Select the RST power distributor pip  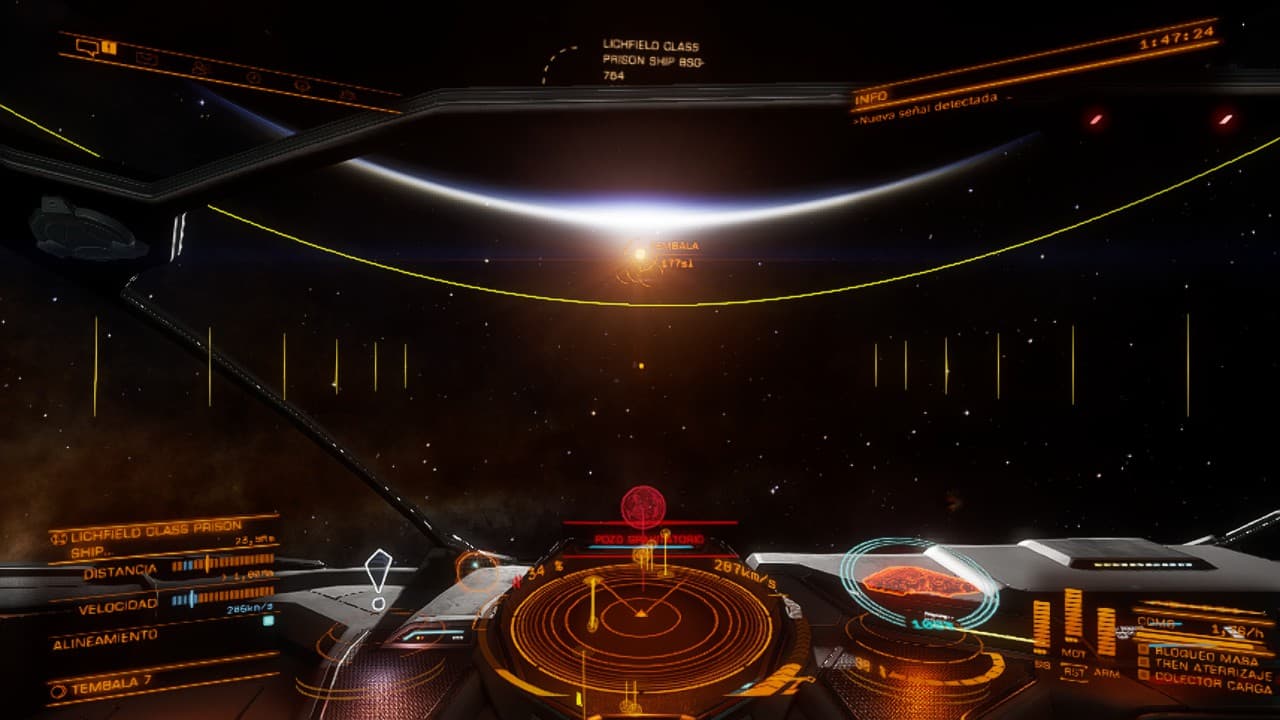1074,674
